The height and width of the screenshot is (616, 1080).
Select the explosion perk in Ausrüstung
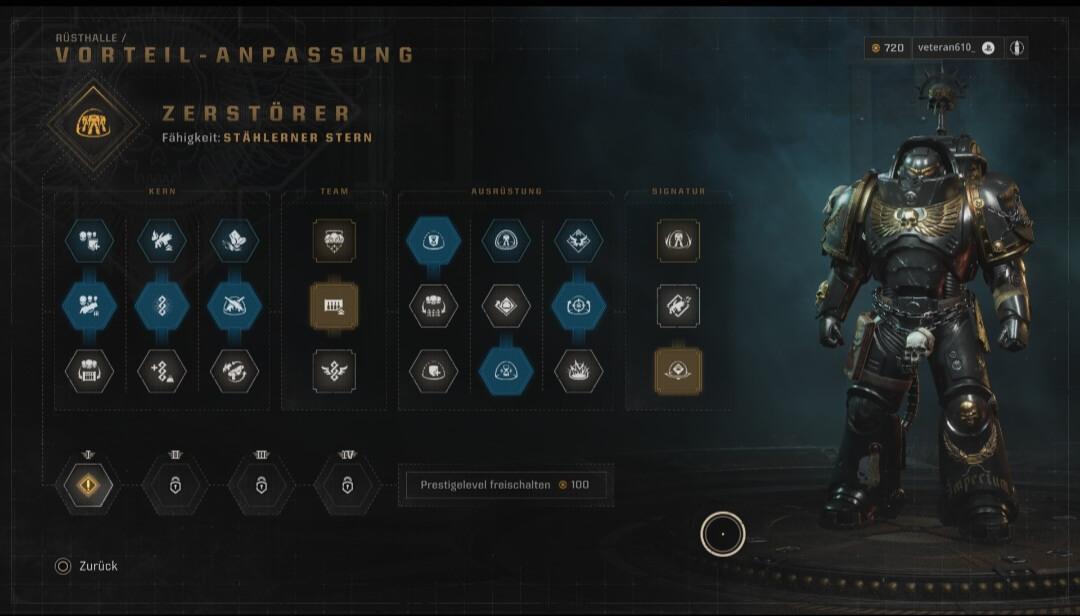pos(578,370)
